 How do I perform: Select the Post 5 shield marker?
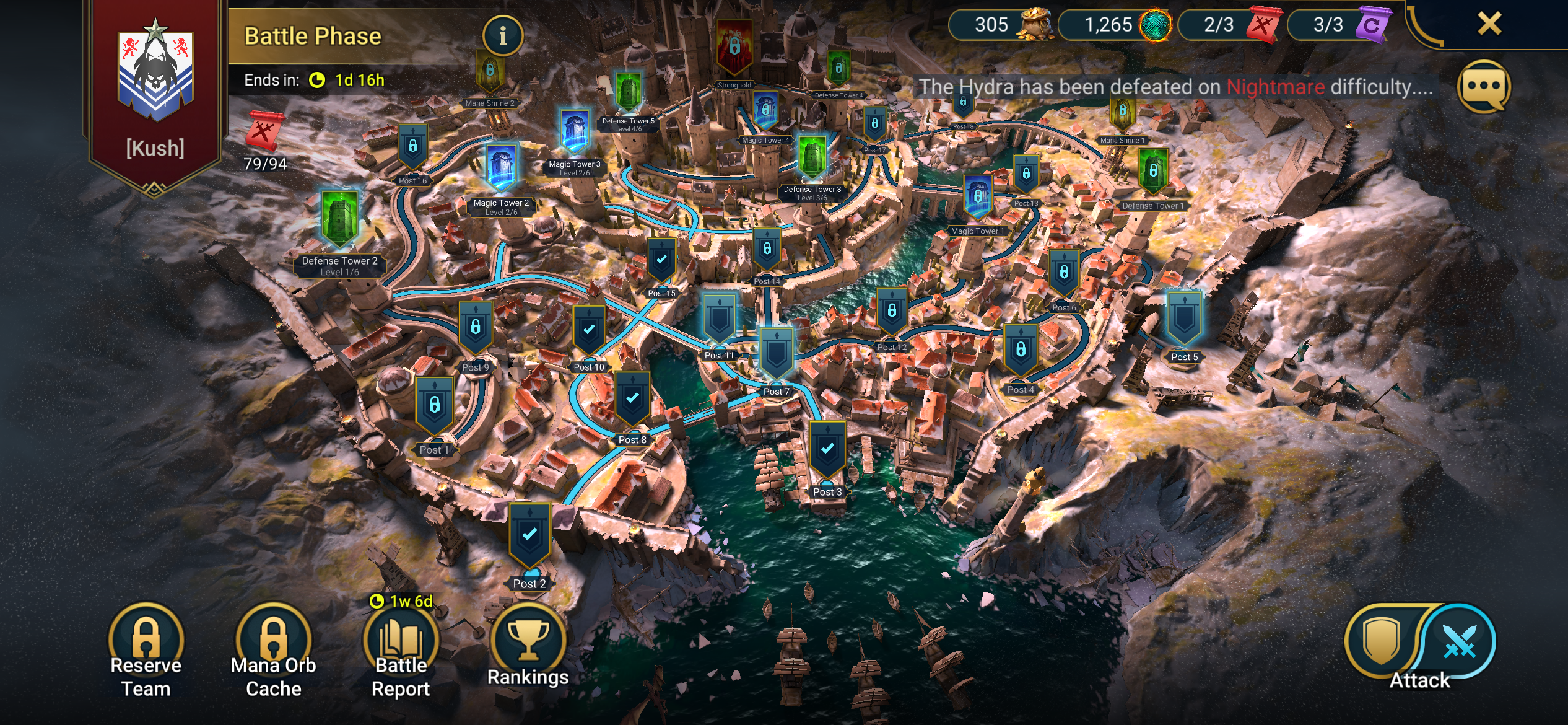pos(1184,318)
